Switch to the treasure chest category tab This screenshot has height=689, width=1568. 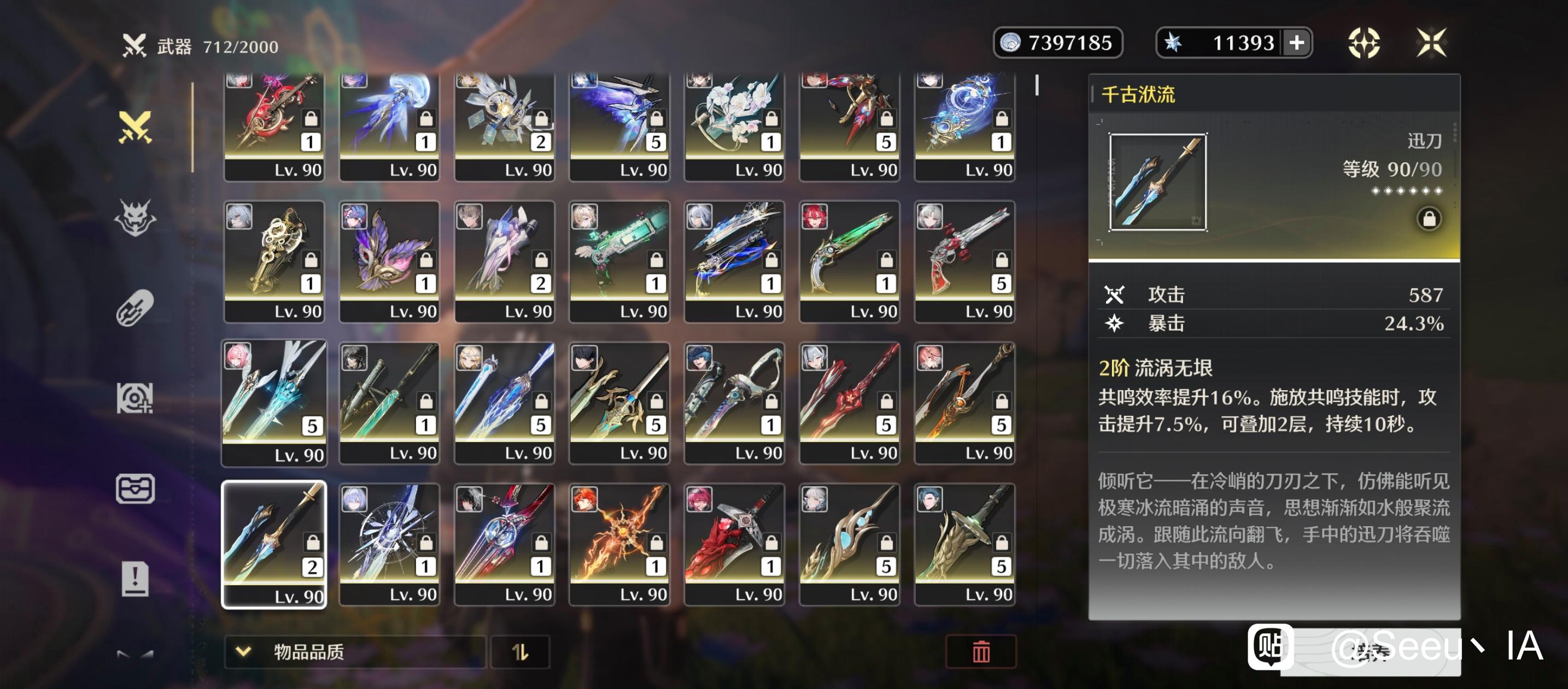coord(135,489)
